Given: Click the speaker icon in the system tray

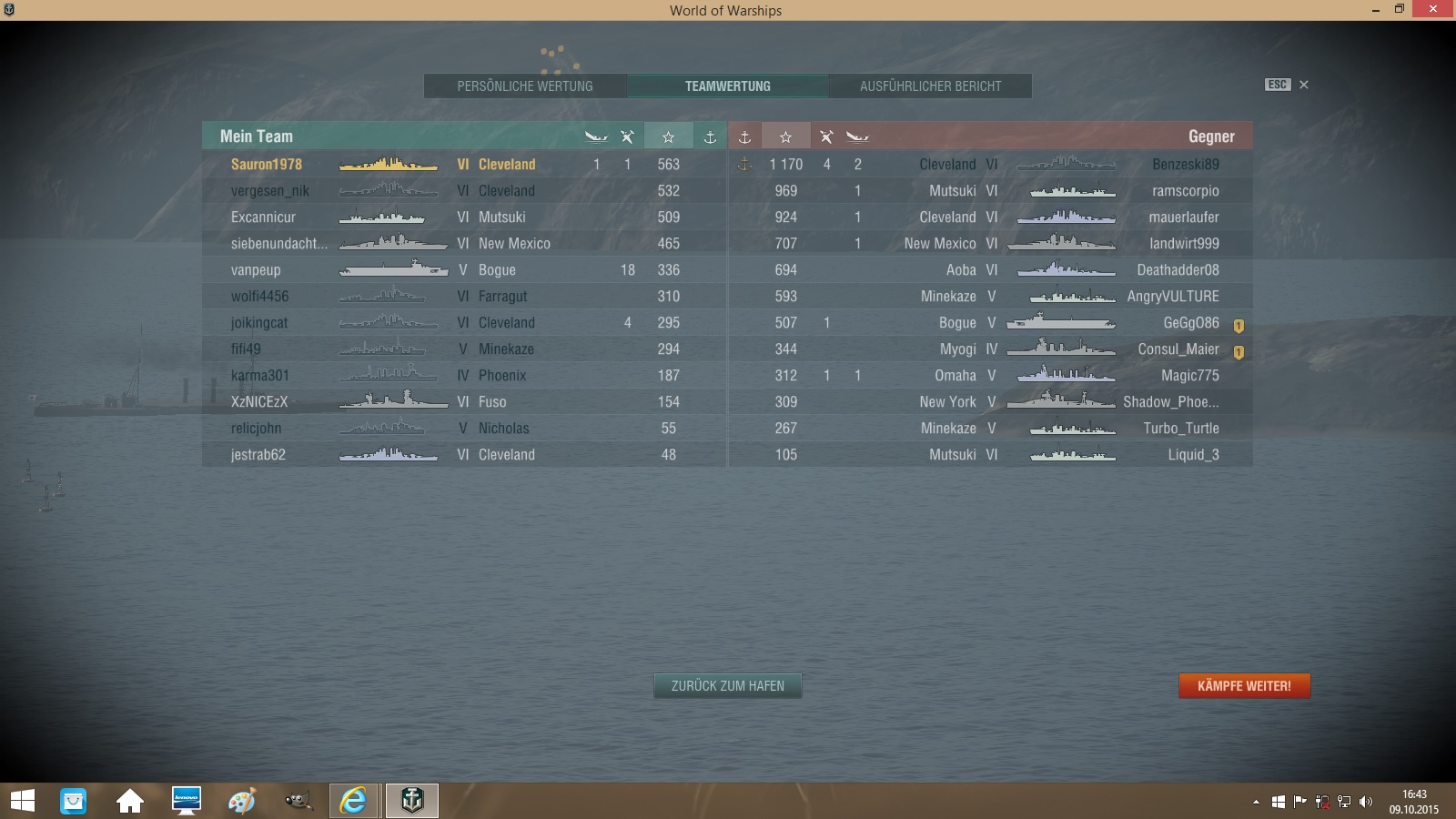Looking at the screenshot, I should pos(1365,802).
